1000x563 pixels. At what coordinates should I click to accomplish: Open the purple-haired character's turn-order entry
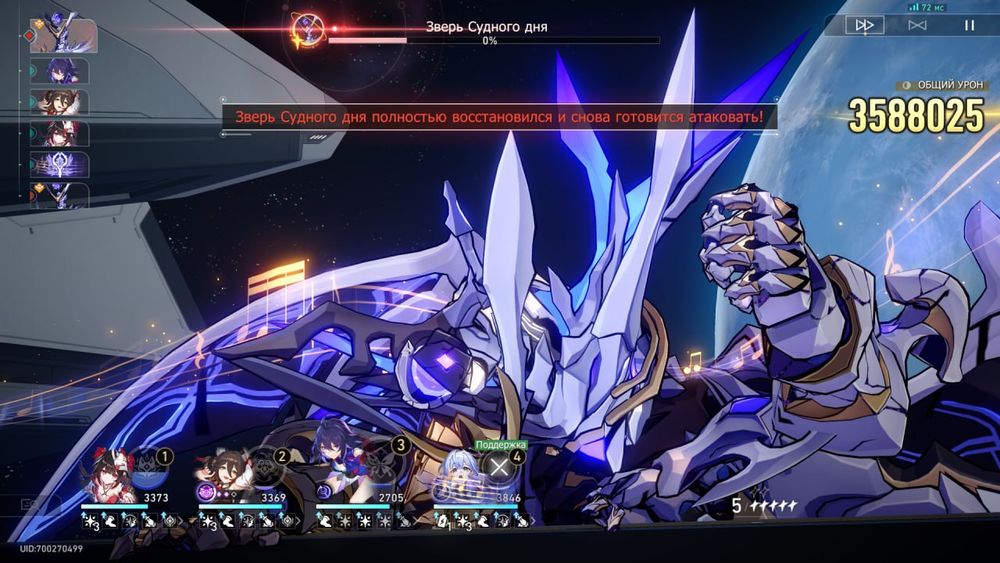[x=60, y=70]
